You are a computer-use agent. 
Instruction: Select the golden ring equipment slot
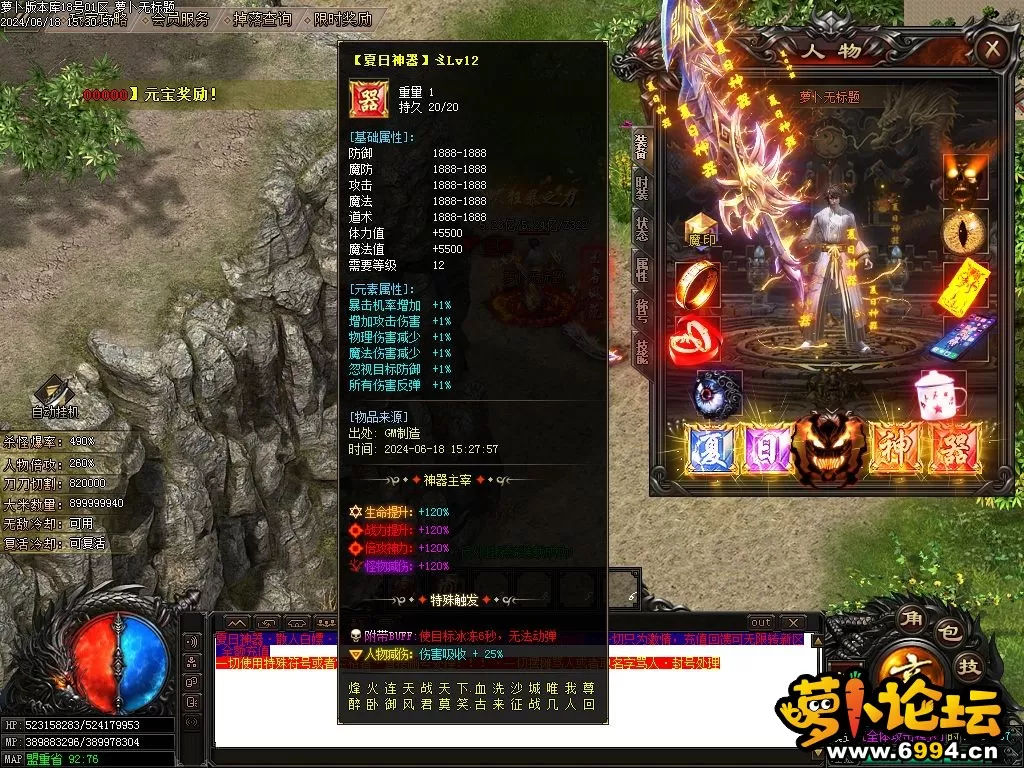[x=697, y=285]
